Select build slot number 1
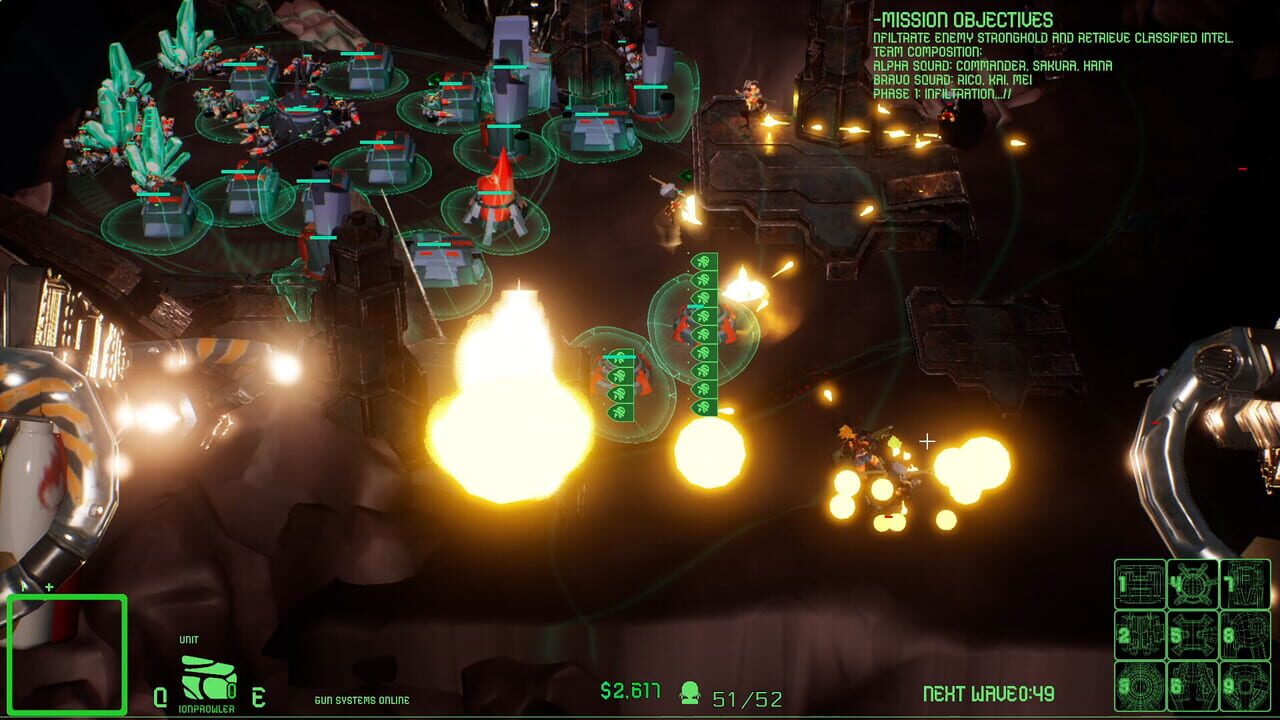1280x720 pixels. [1140, 584]
